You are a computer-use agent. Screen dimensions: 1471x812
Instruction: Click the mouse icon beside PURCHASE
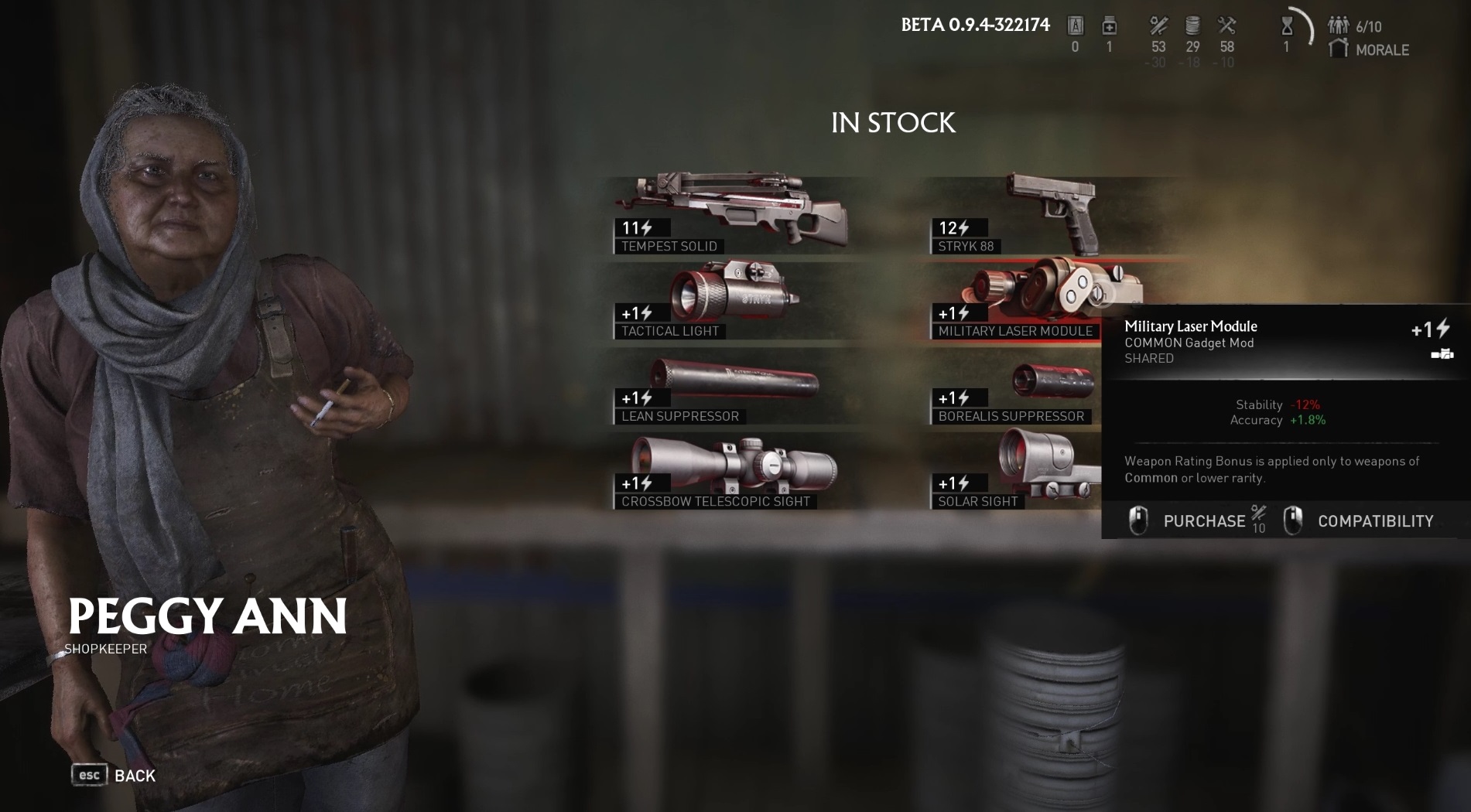1137,520
